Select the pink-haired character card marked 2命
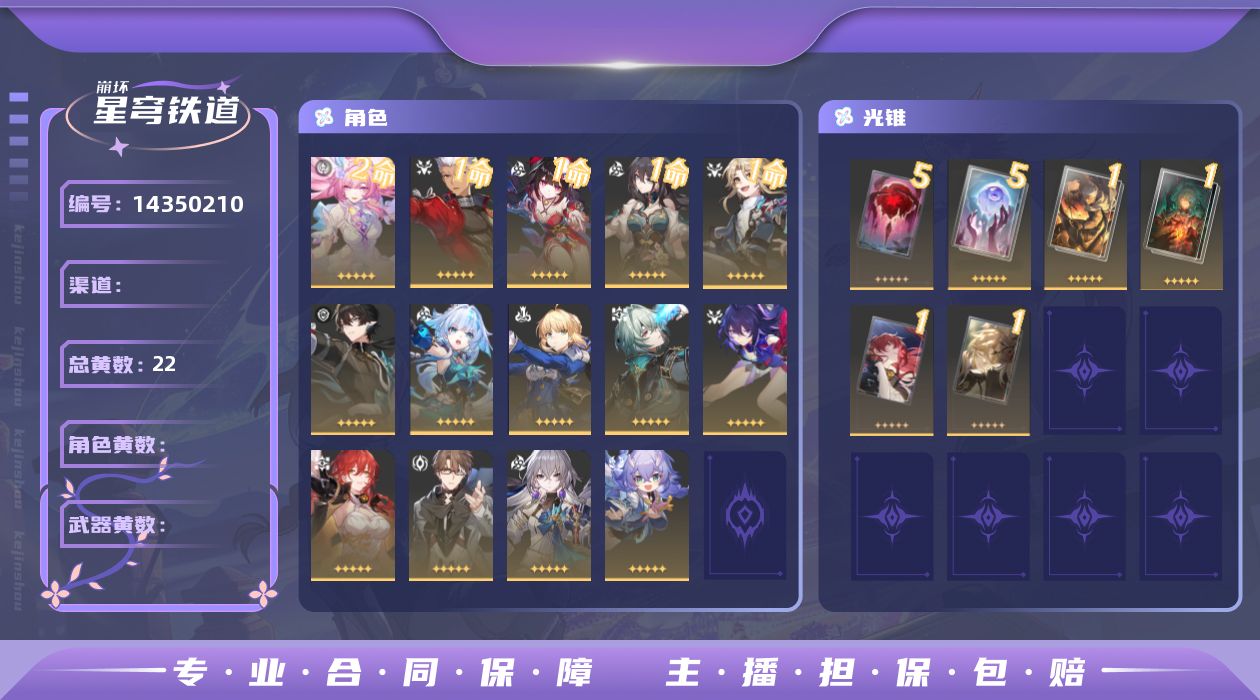 [353, 222]
